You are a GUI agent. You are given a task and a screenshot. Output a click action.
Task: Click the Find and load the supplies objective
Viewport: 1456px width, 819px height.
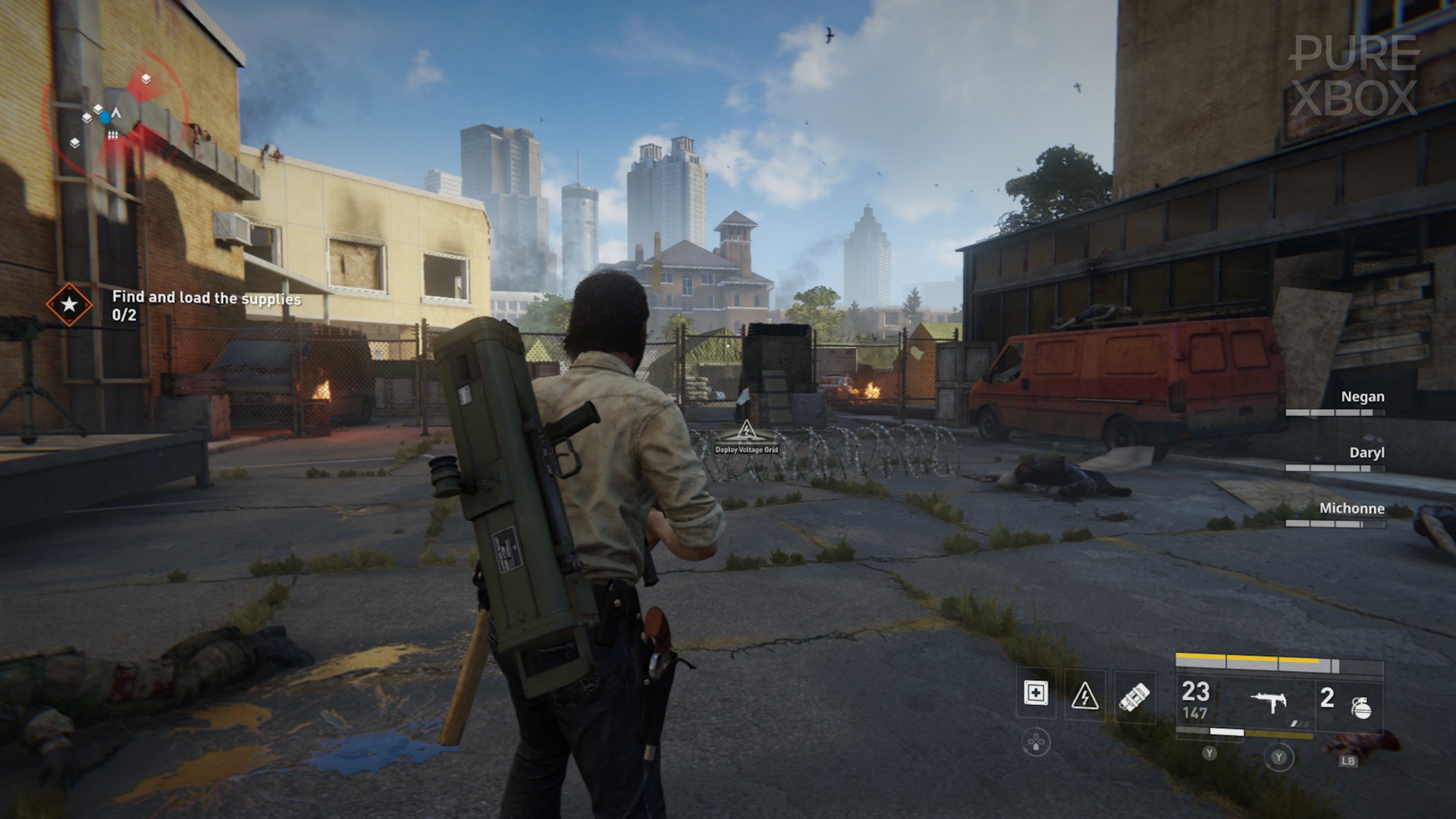tap(206, 298)
